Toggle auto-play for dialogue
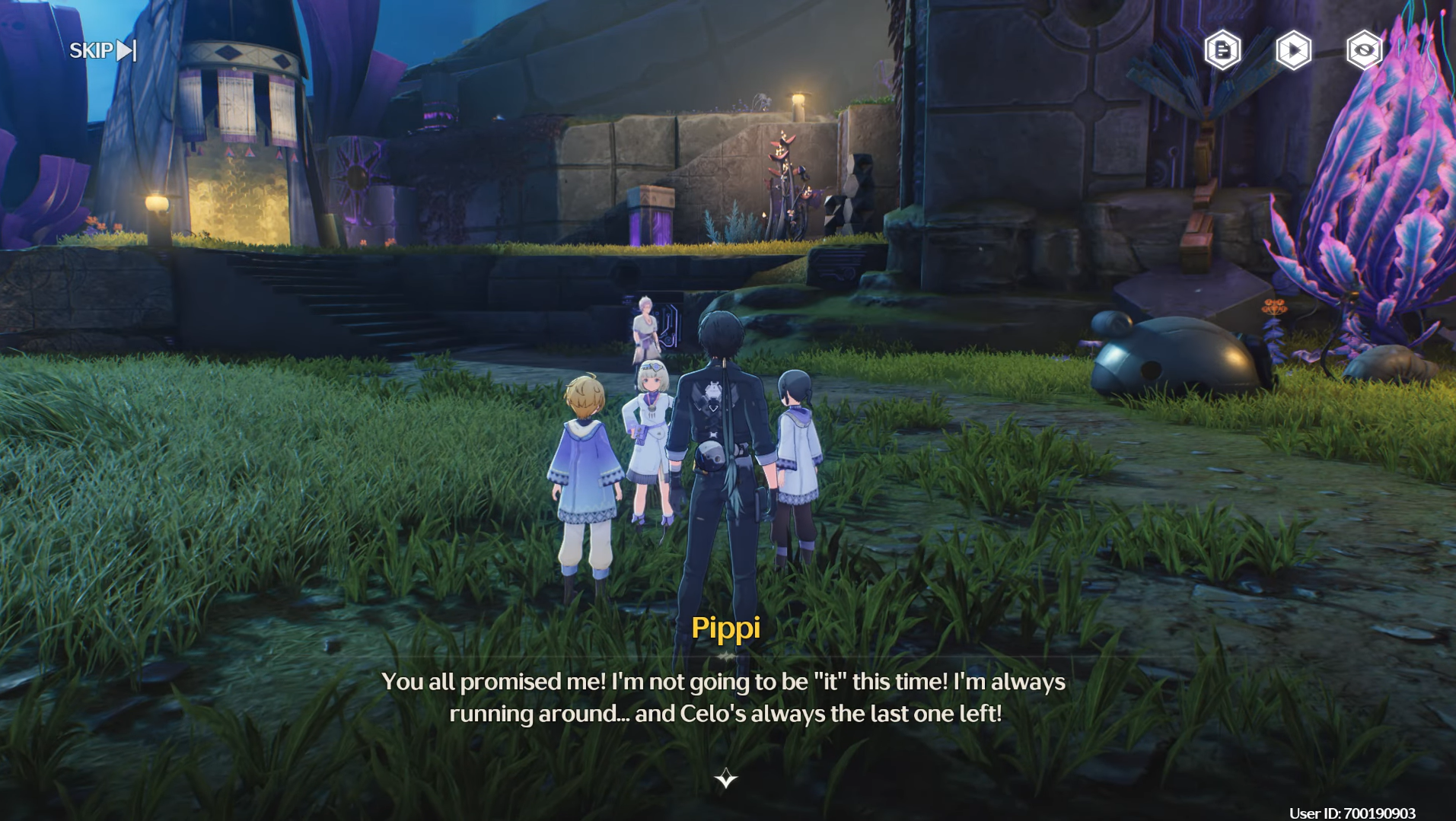This screenshot has width=1456, height=821. click(1293, 50)
